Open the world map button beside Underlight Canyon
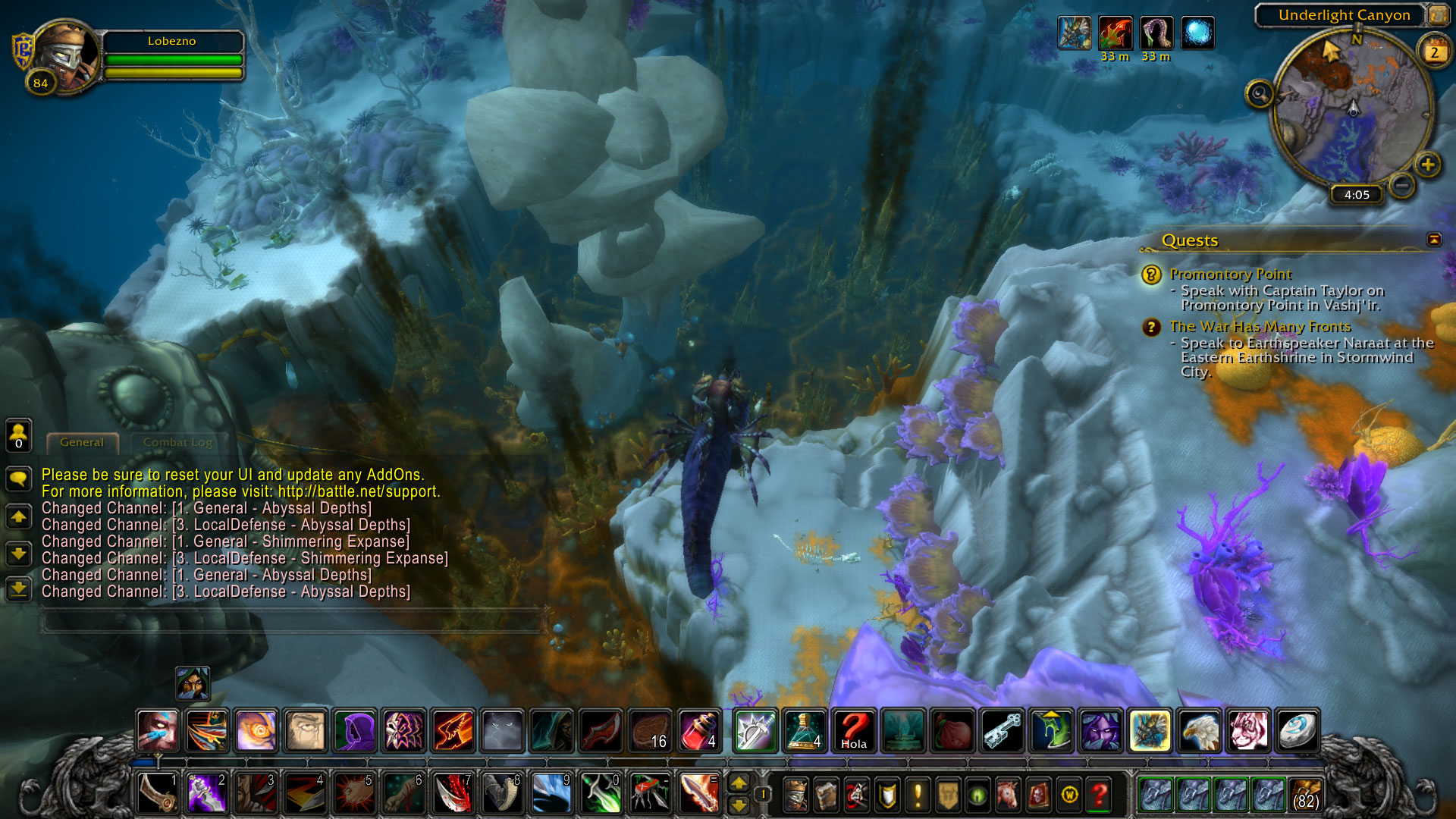 tap(1438, 15)
